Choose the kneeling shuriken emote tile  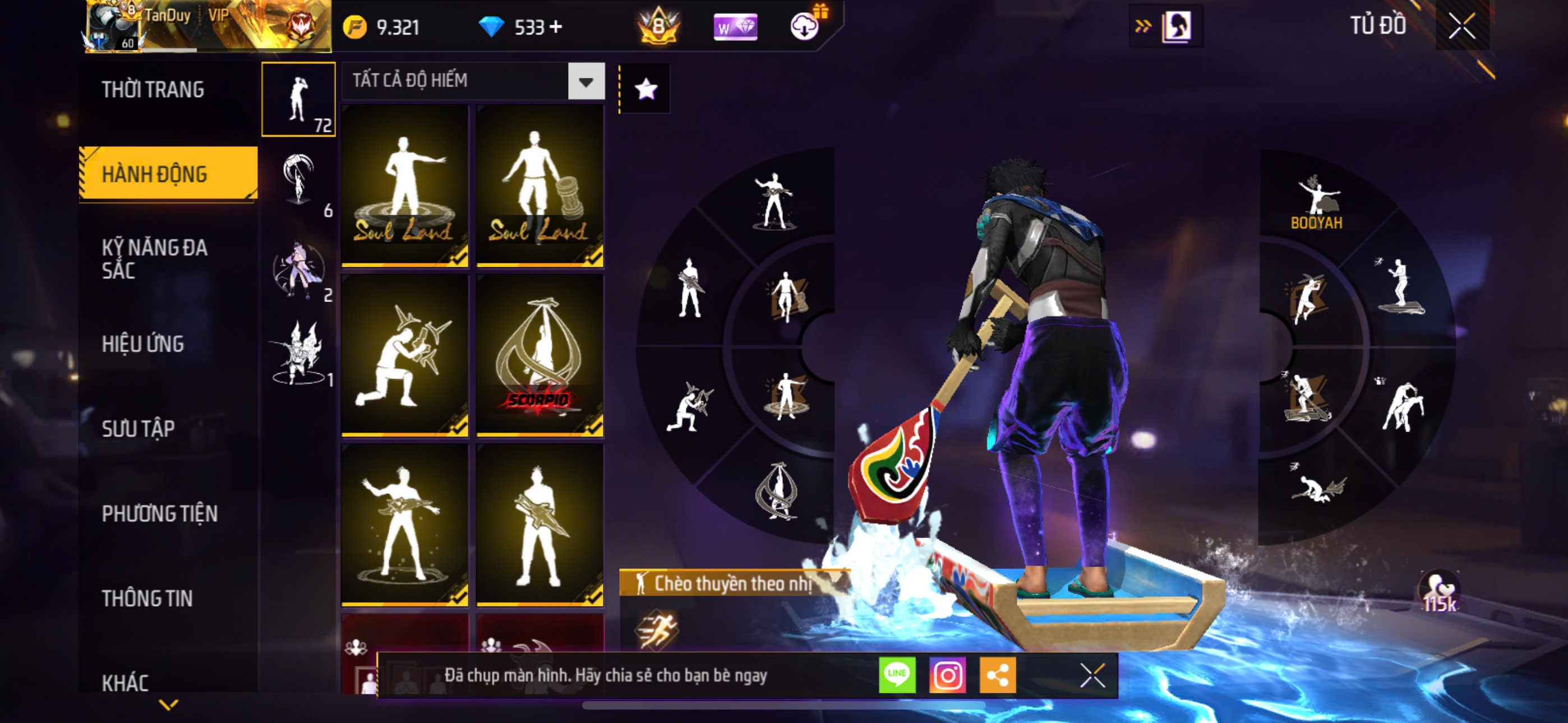point(405,355)
